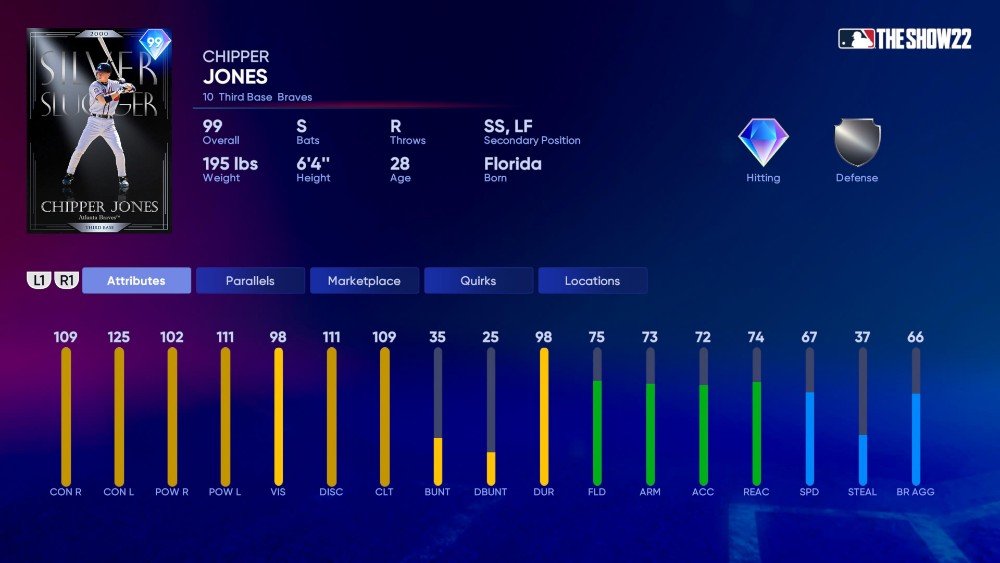Viewport: 1000px width, 563px height.
Task: Open the Parallels tab
Action: tap(250, 281)
